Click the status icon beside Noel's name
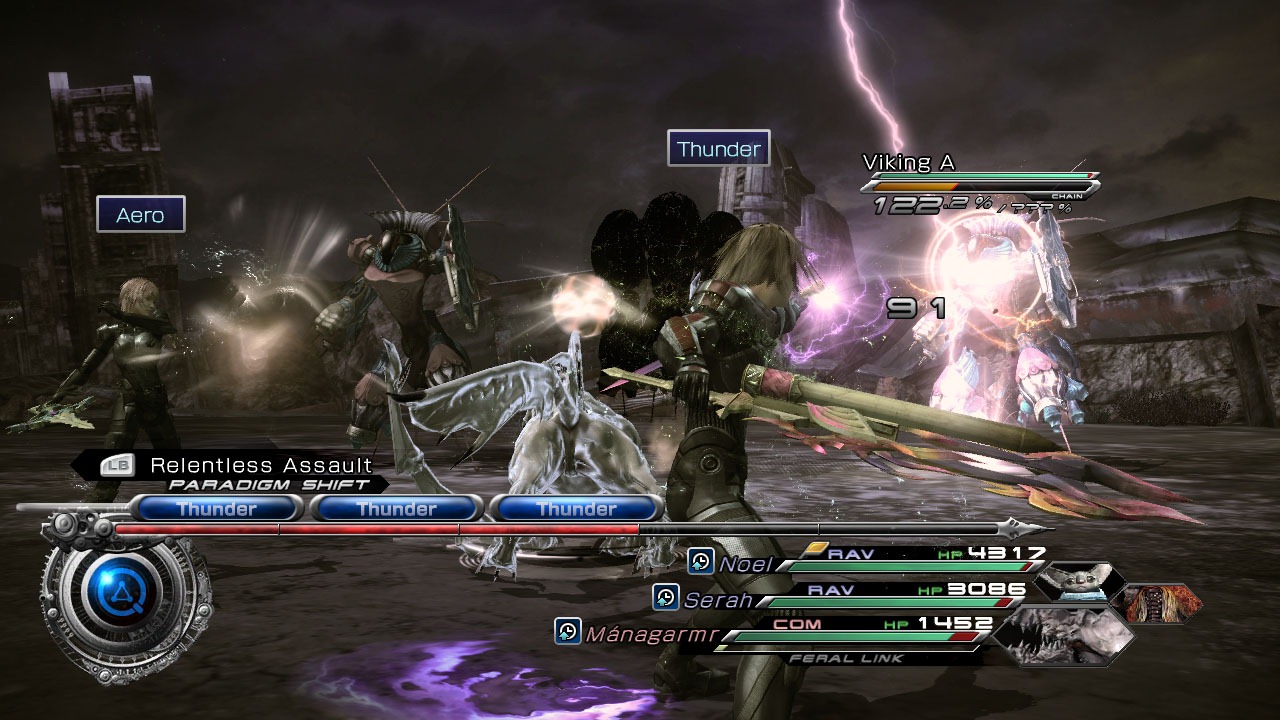 tap(701, 563)
